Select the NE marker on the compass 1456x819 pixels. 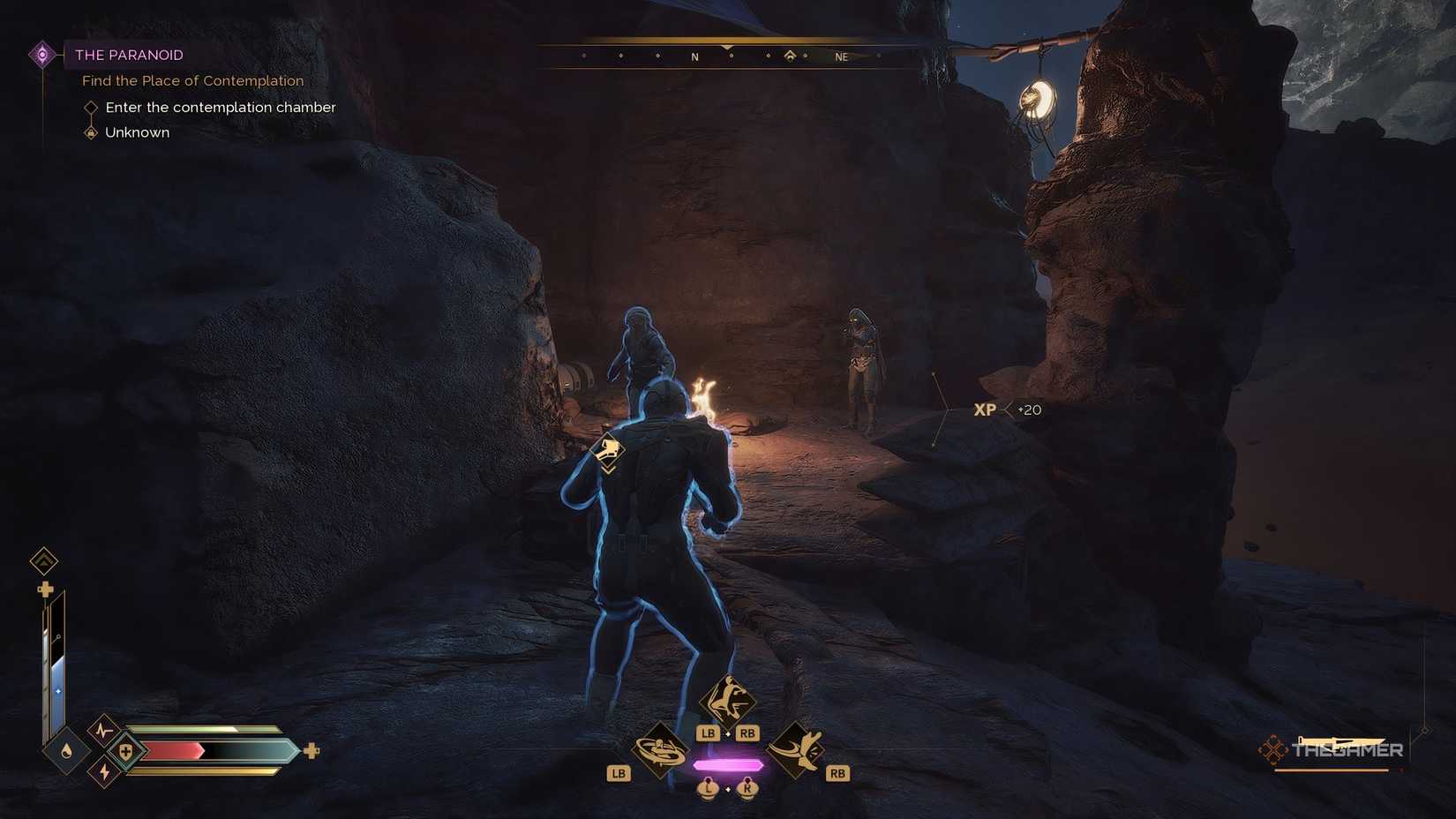point(840,56)
